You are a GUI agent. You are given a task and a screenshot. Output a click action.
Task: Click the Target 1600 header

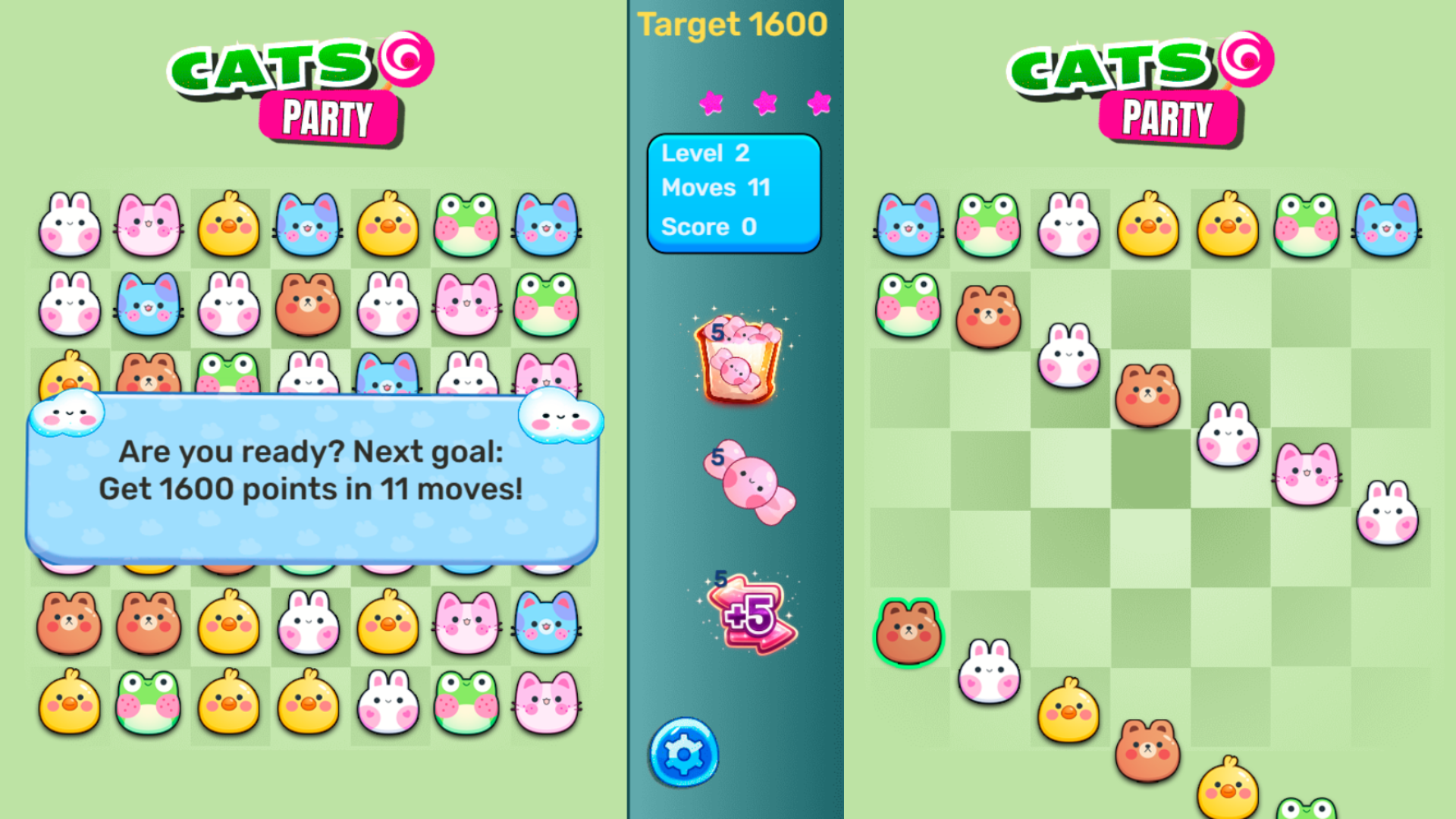pyautogui.click(x=730, y=24)
